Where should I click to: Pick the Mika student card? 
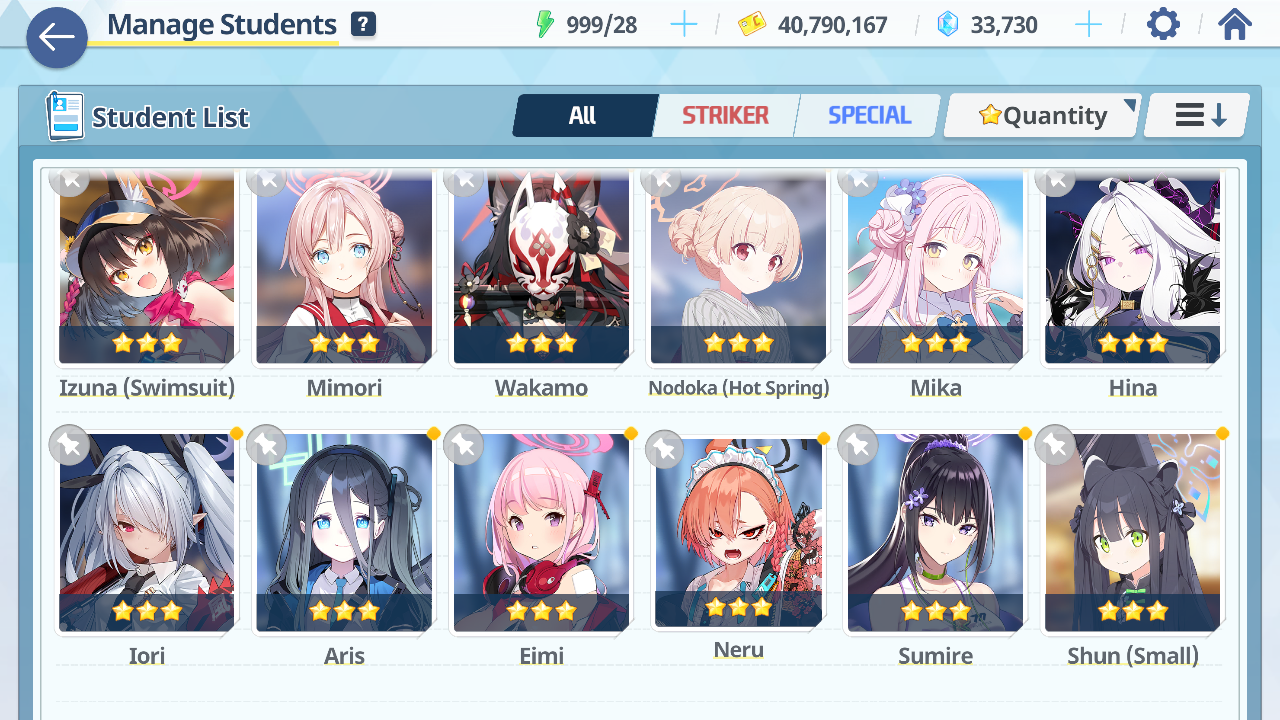[x=935, y=268]
